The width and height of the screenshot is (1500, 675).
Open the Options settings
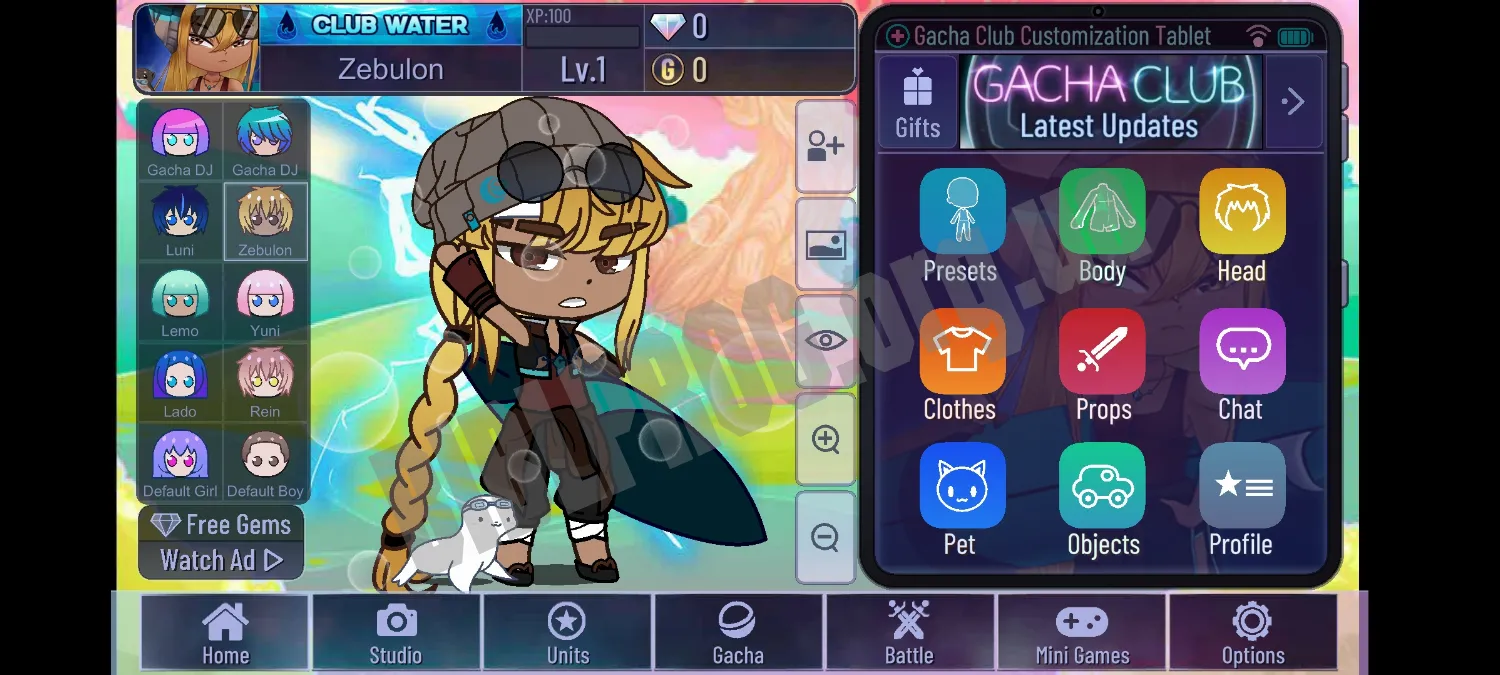click(x=1252, y=632)
